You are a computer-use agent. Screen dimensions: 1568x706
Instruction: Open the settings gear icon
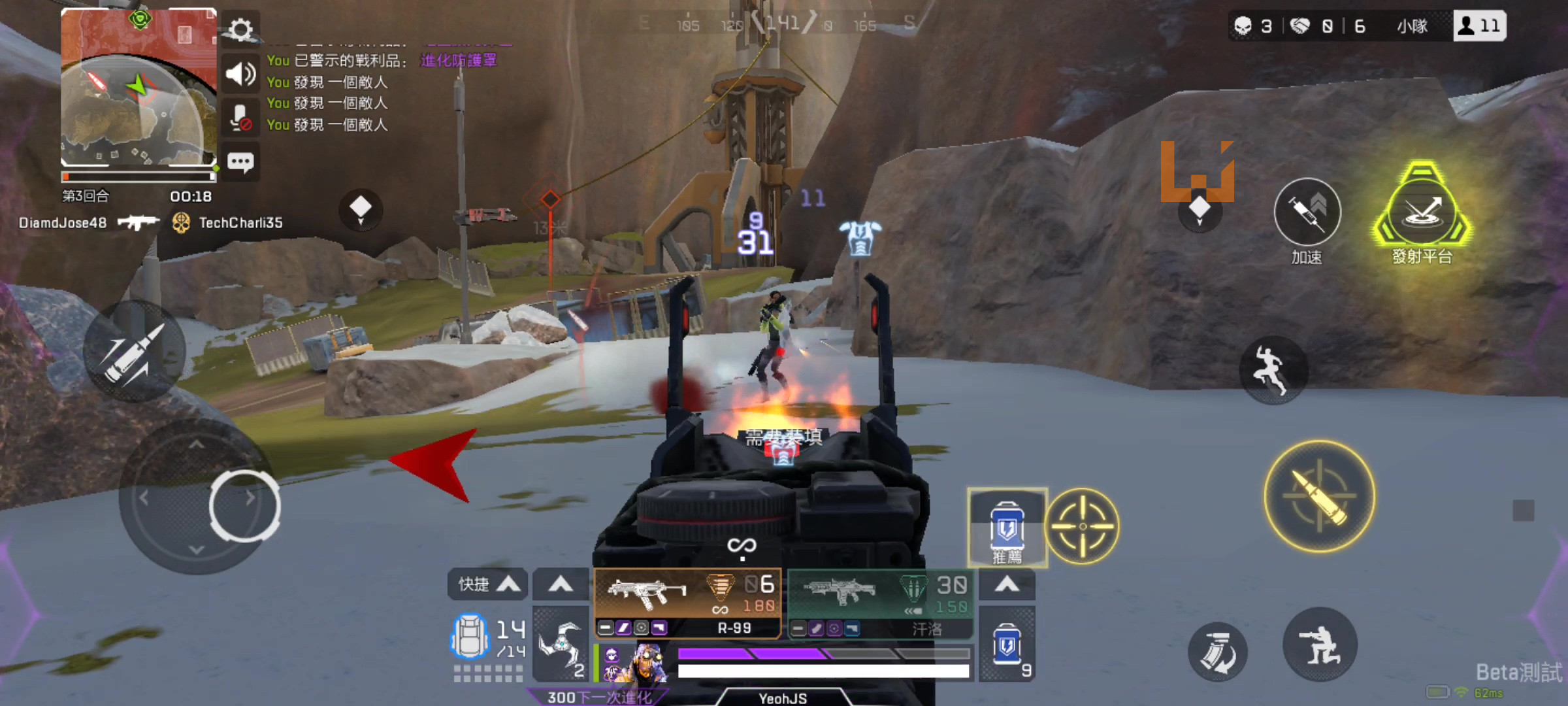(240, 29)
